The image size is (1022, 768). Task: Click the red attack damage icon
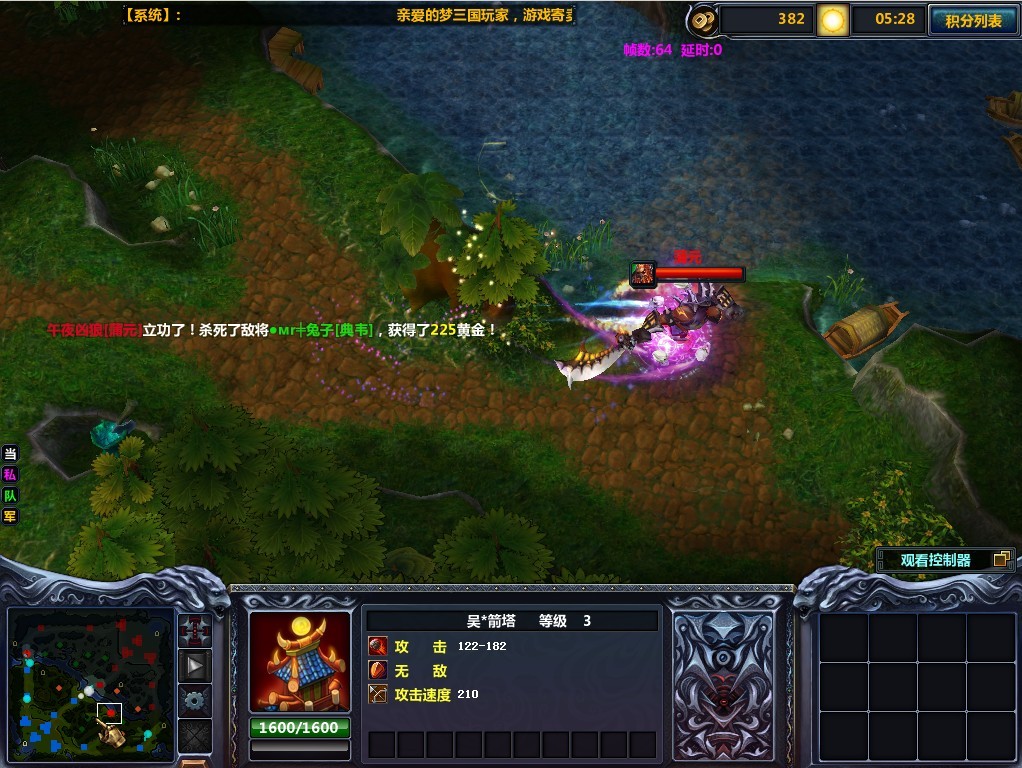pyautogui.click(x=378, y=647)
